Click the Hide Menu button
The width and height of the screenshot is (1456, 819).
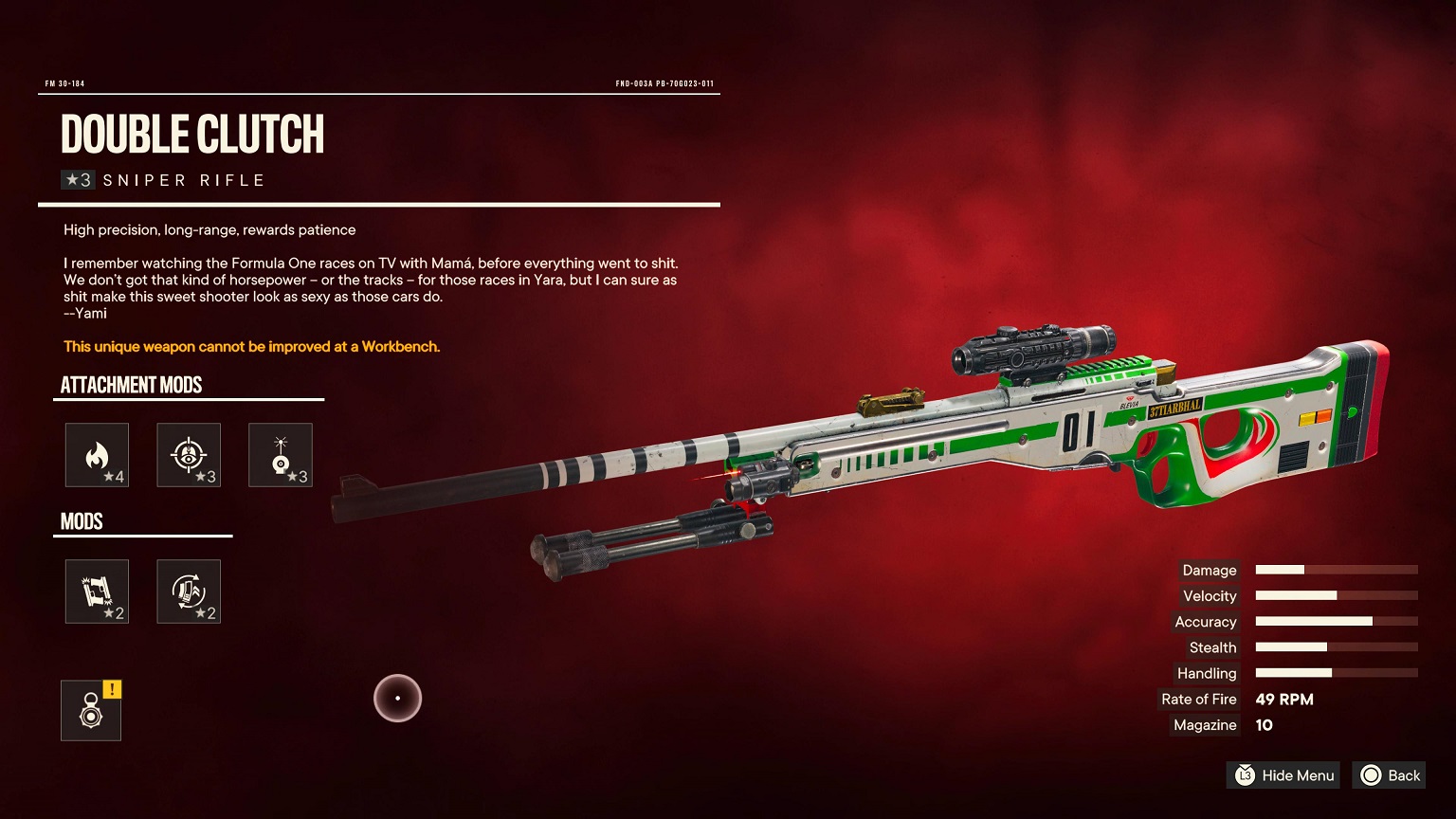coord(1283,775)
